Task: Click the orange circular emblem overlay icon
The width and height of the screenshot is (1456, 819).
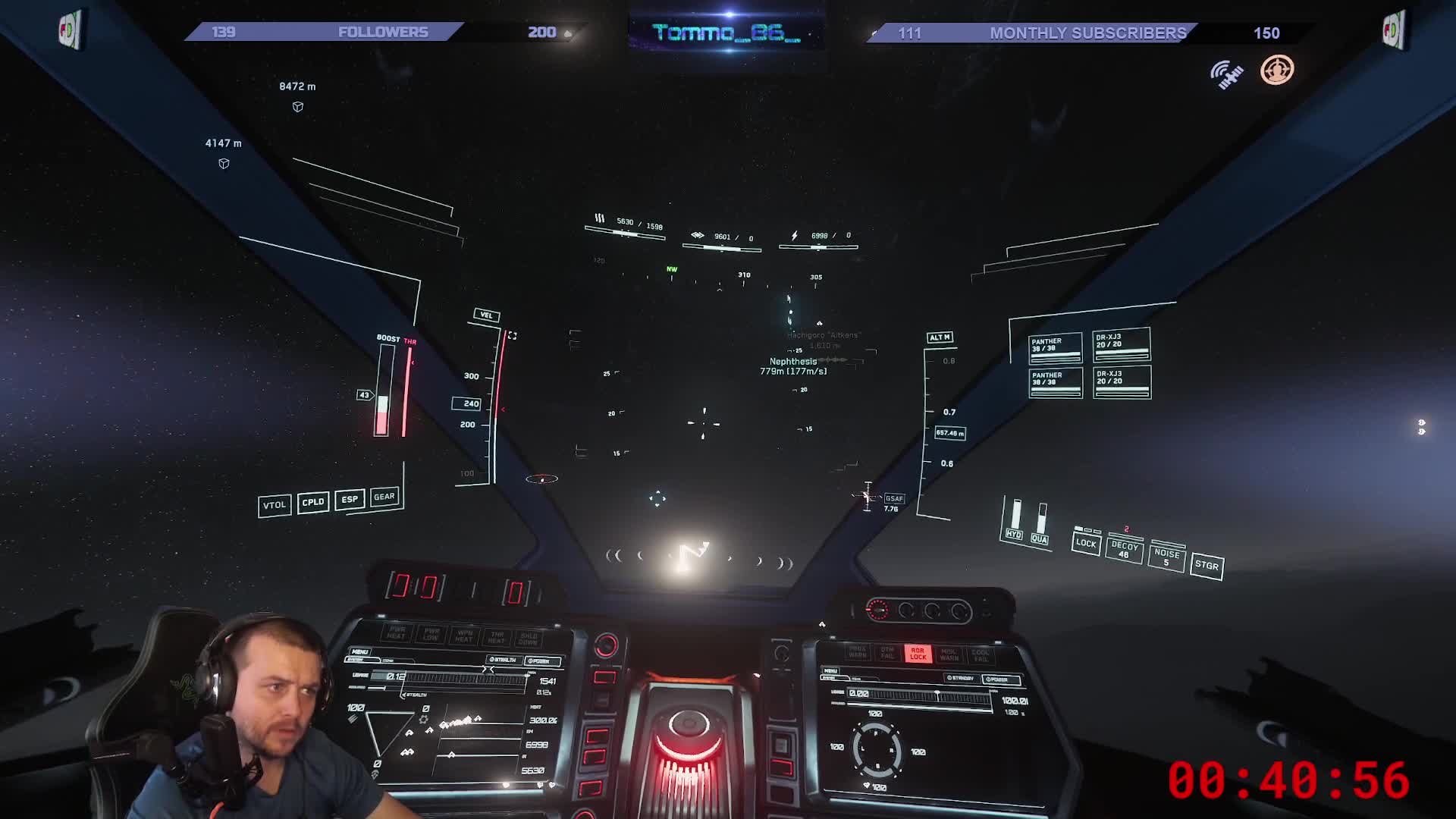Action: 1277,71
